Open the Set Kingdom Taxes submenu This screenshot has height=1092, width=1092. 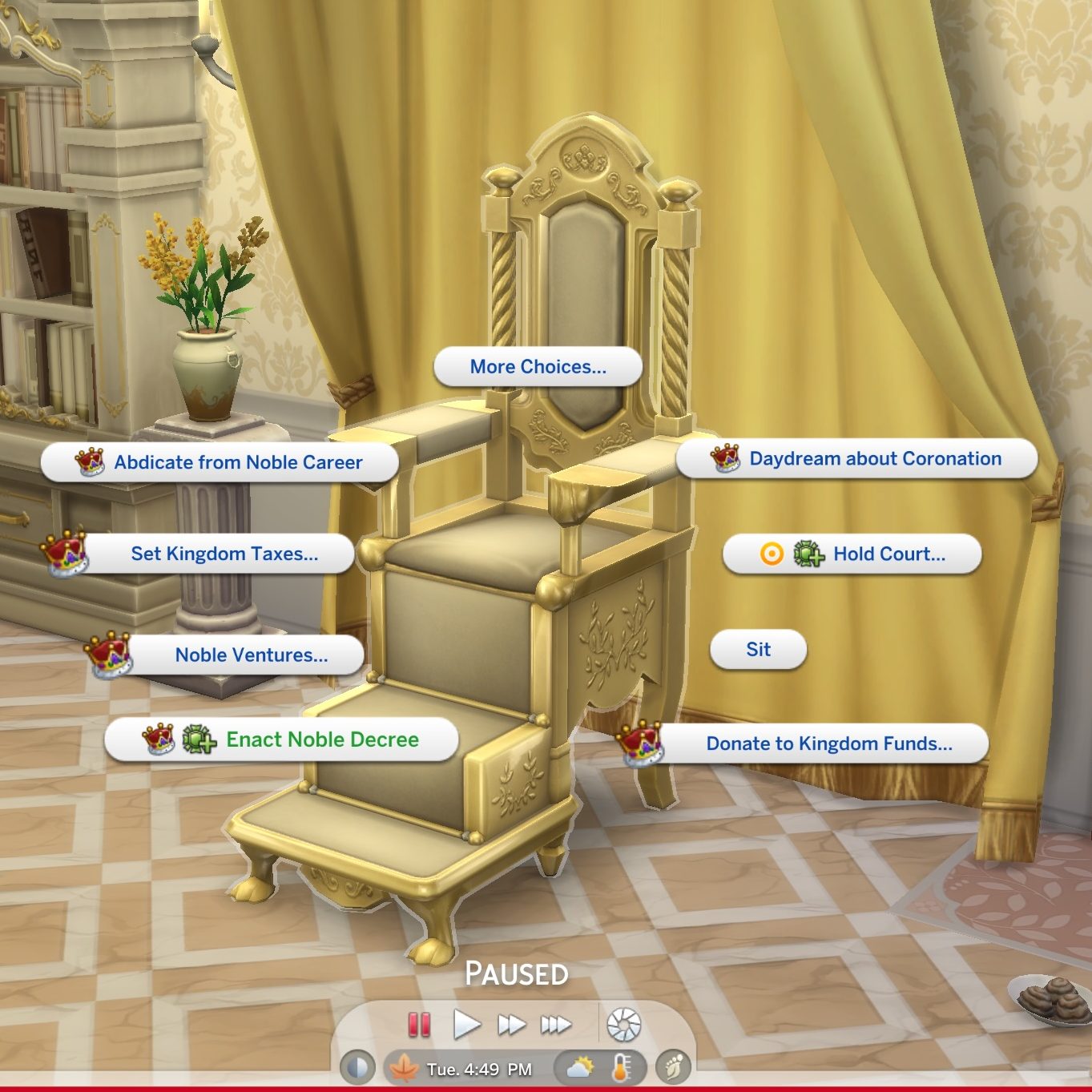tap(225, 554)
